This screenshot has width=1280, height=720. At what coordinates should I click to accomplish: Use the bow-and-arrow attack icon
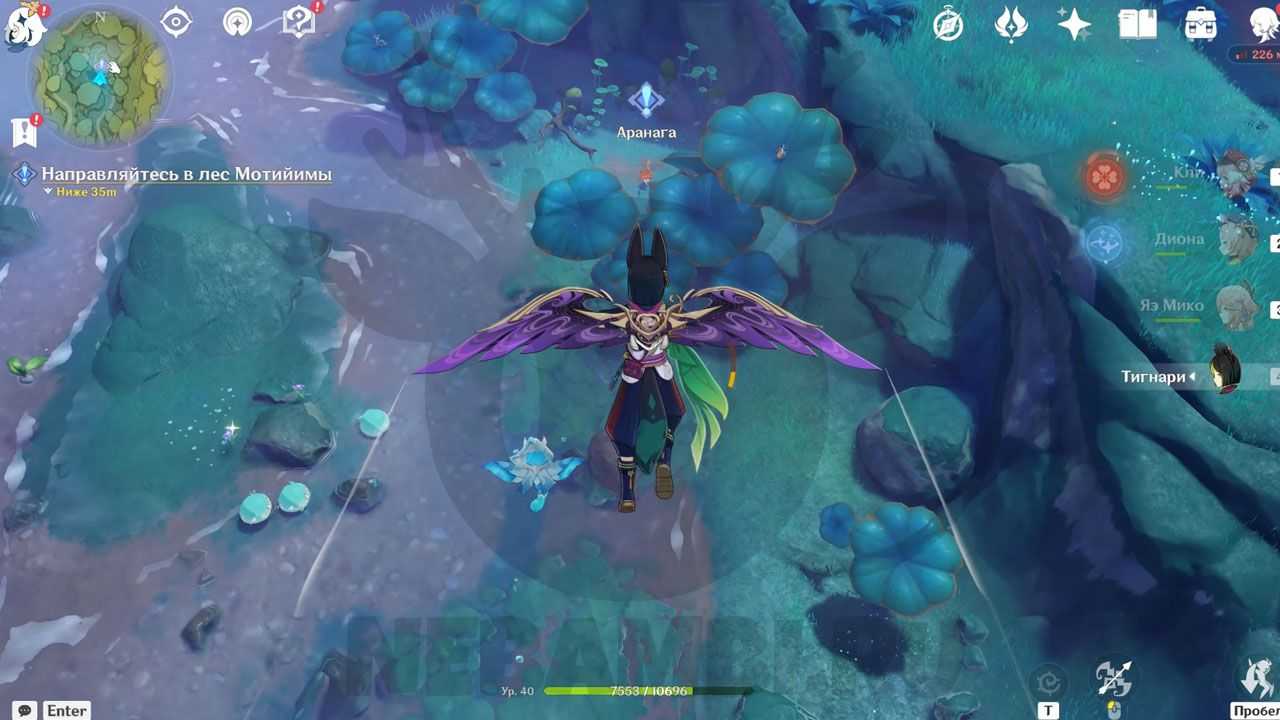(1113, 679)
